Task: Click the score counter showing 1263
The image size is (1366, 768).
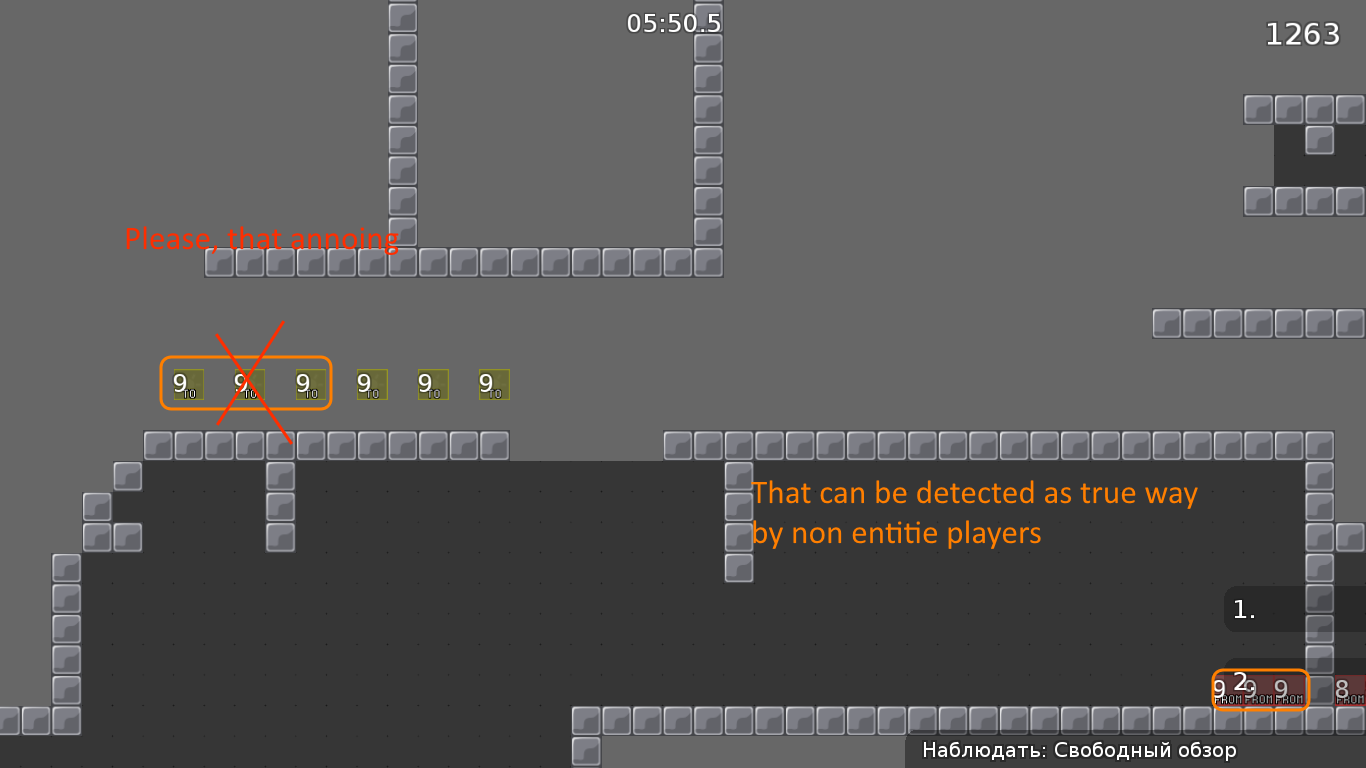Action: click(1303, 33)
